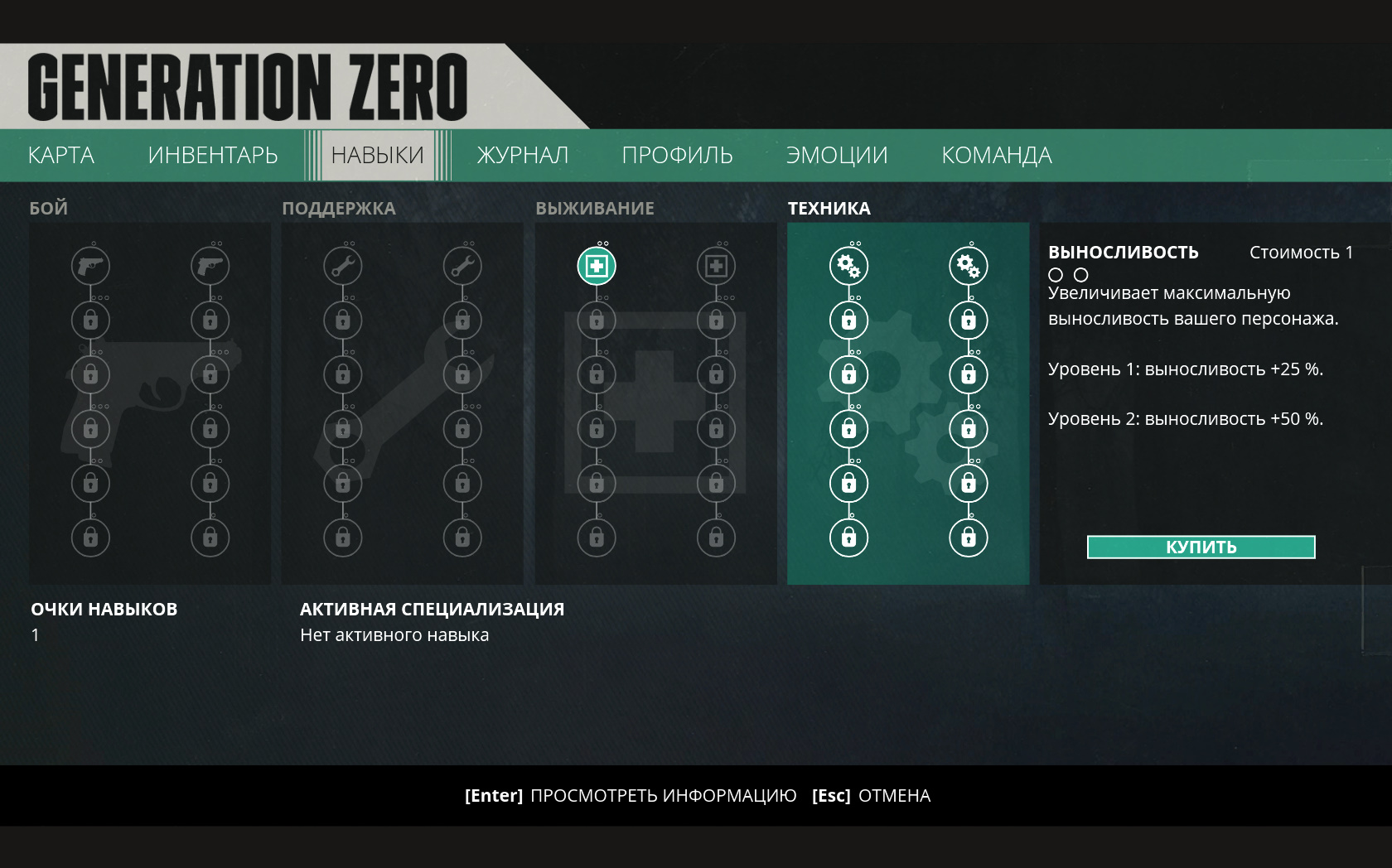This screenshot has height=868, width=1392.
Task: Go to the Профиль tab
Action: coord(677,155)
